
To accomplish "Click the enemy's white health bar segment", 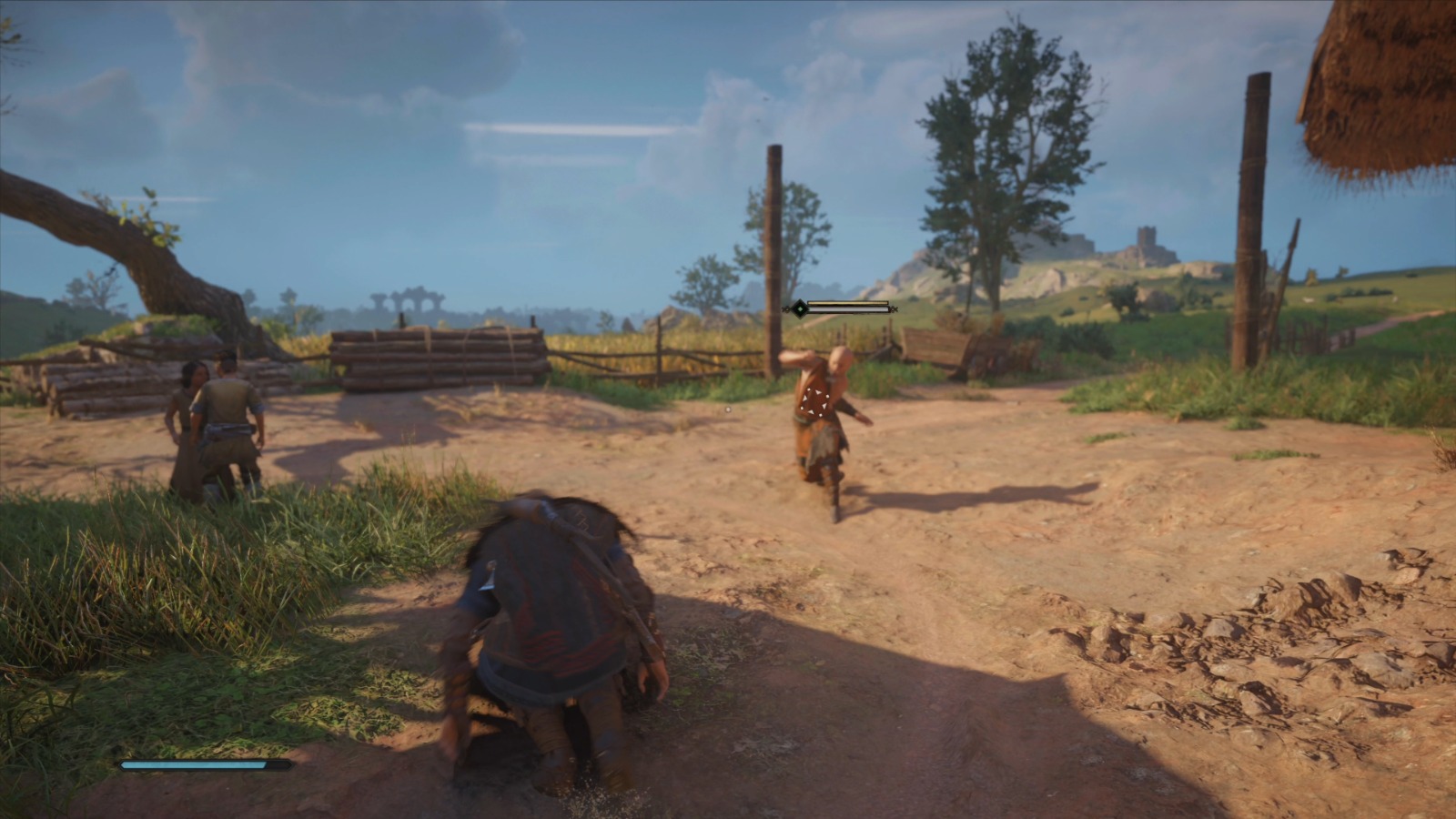I will [846, 309].
